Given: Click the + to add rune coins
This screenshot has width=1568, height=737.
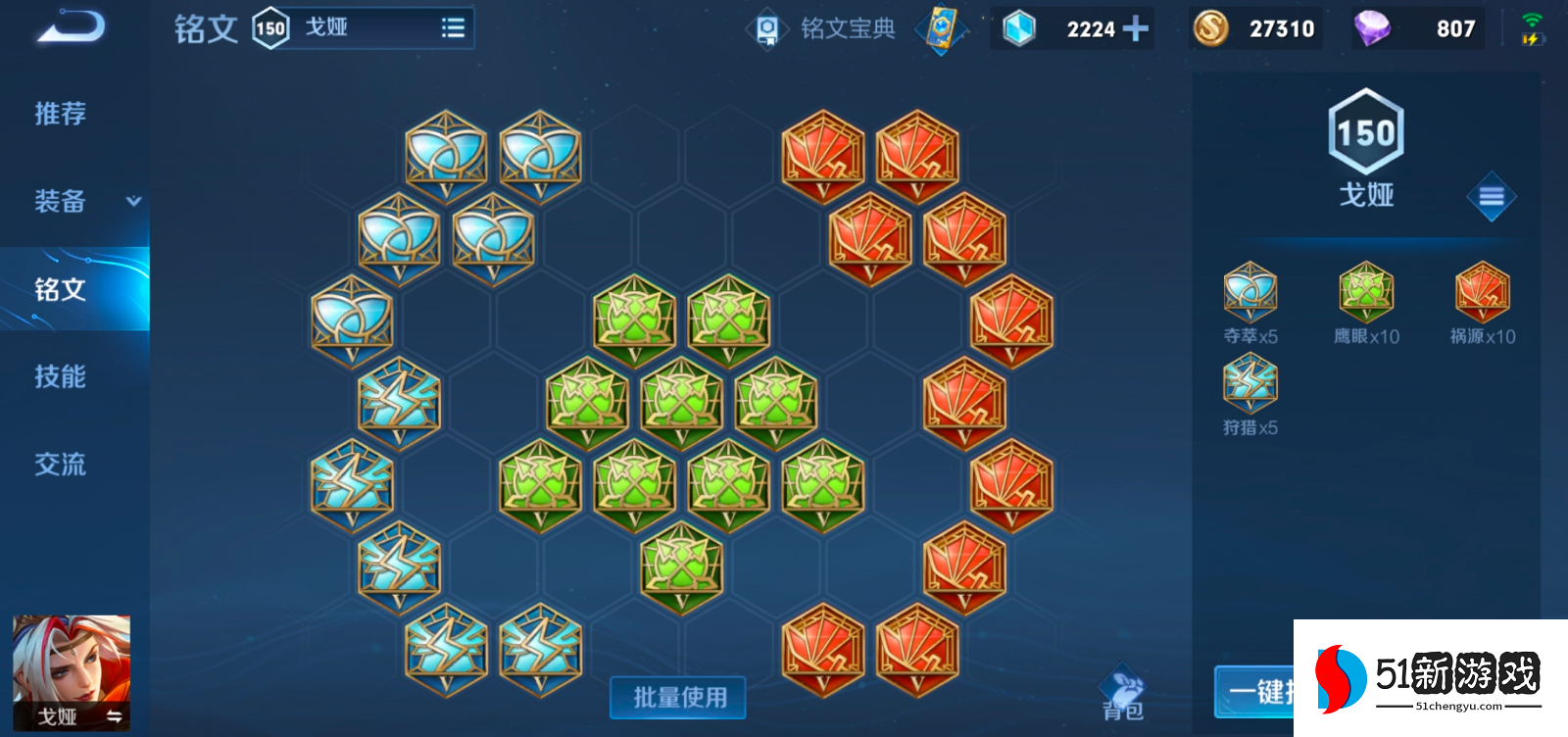Looking at the screenshot, I should point(1135,28).
